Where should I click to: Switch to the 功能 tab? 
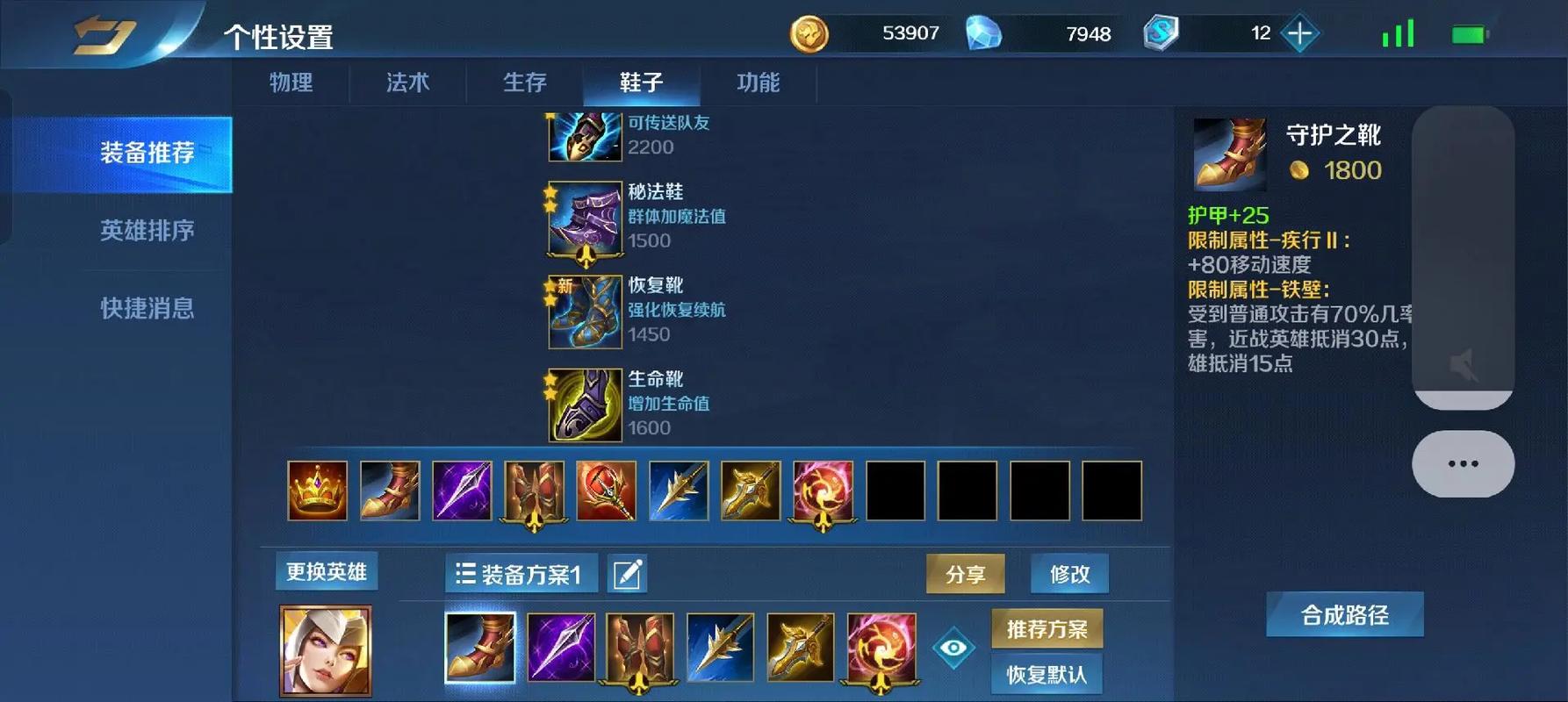(757, 83)
